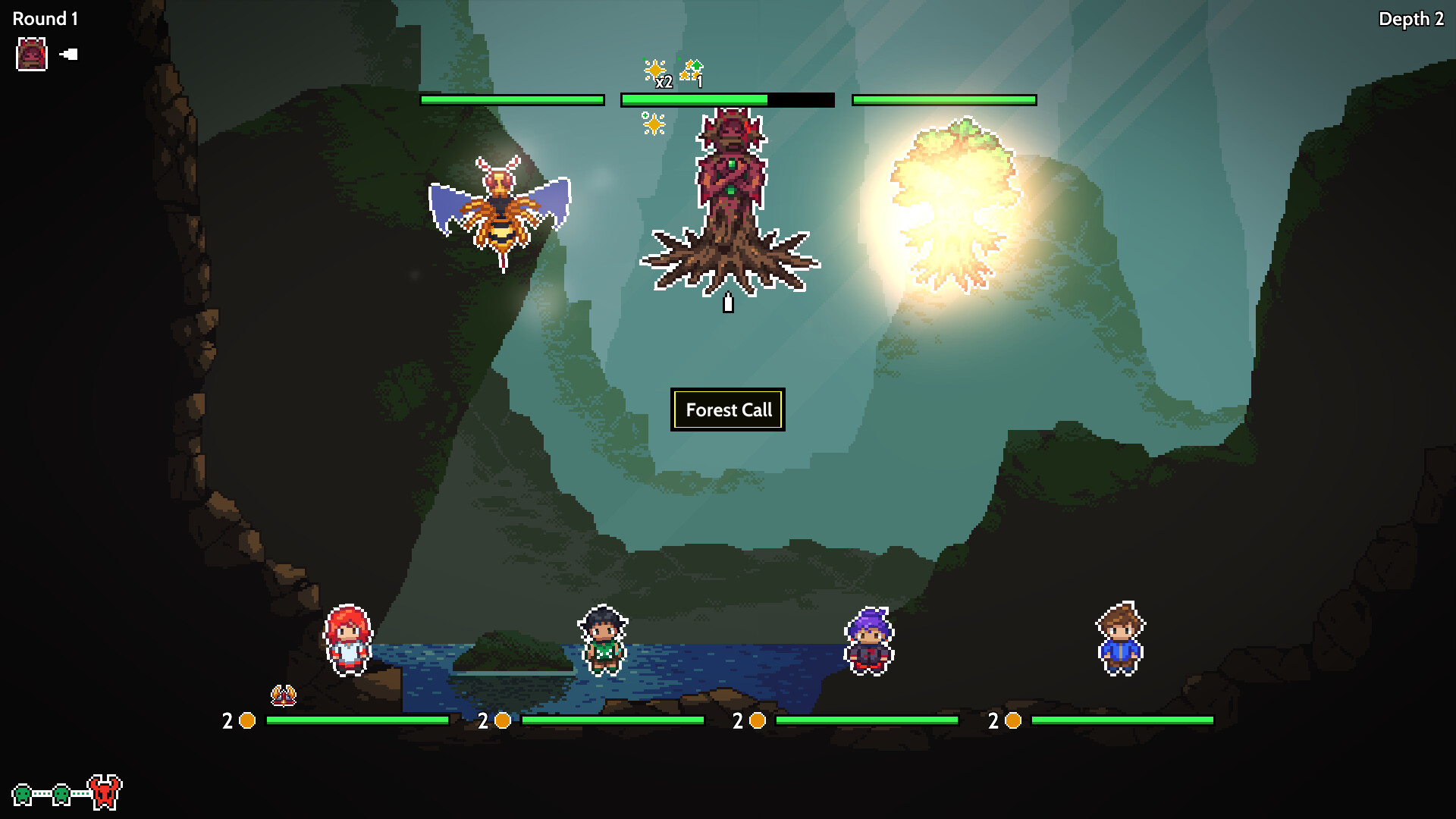Screen dimensions: 1456x819
Task: Select the boss portrait icon near Round 1
Action: tap(30, 54)
